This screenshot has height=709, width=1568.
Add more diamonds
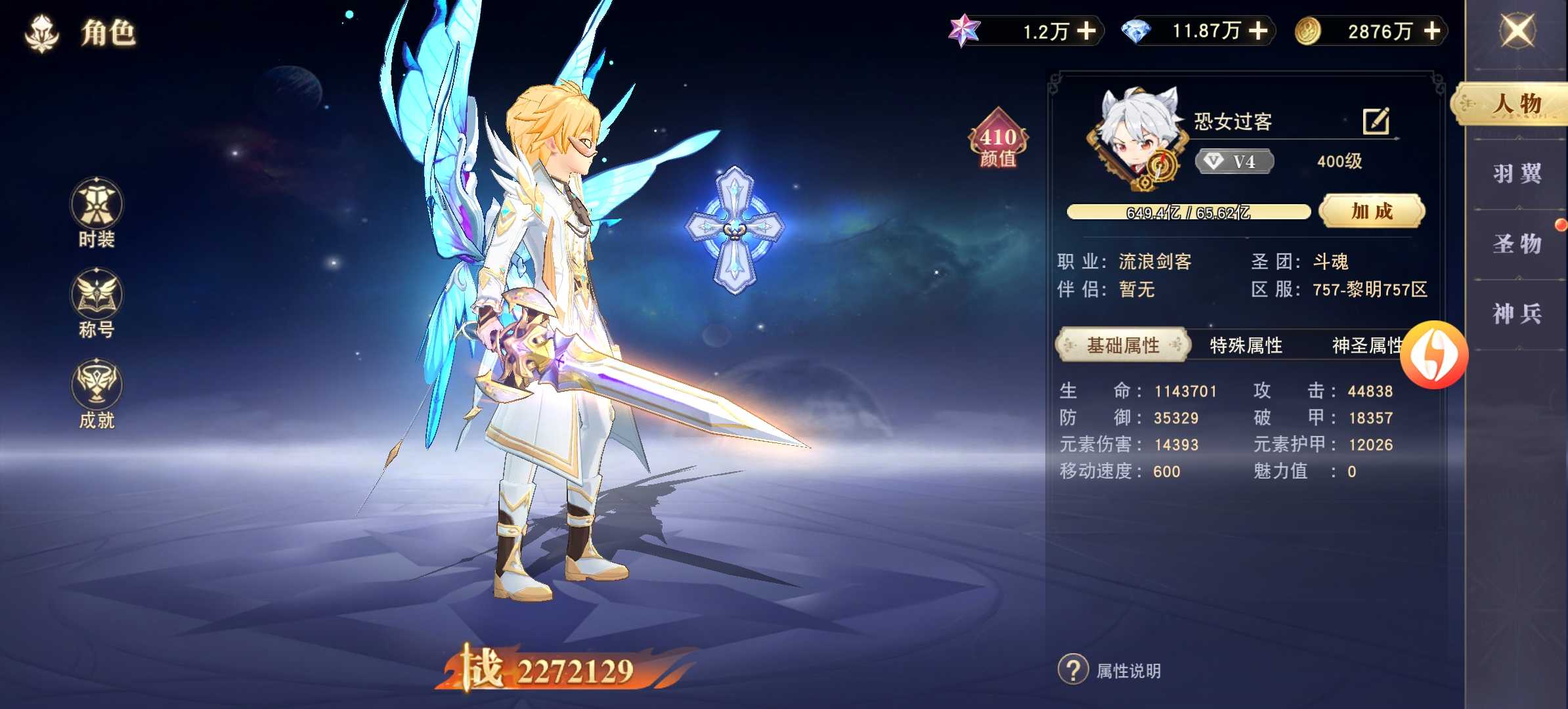coord(1258,31)
